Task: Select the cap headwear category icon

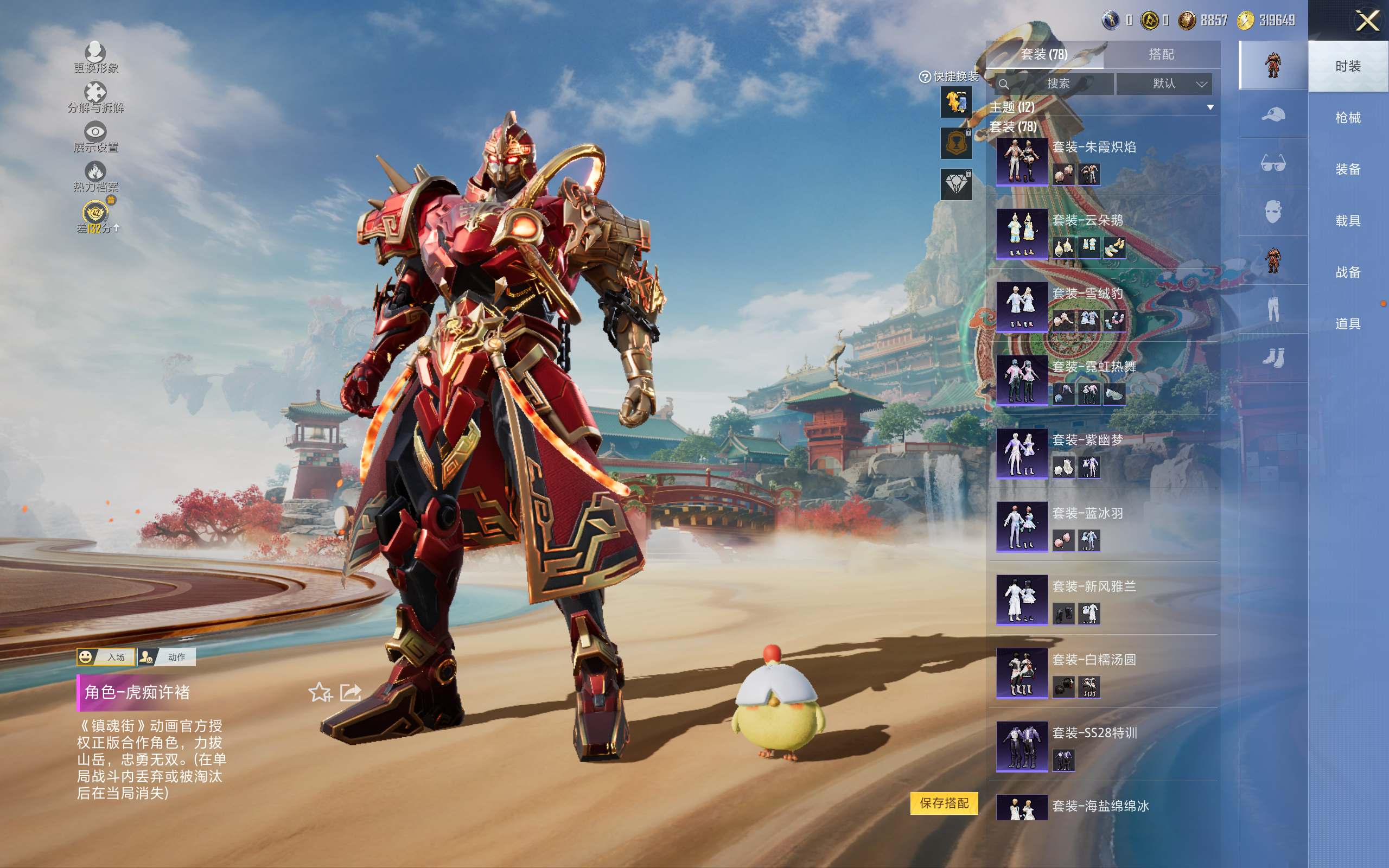Action: pyautogui.click(x=1272, y=115)
